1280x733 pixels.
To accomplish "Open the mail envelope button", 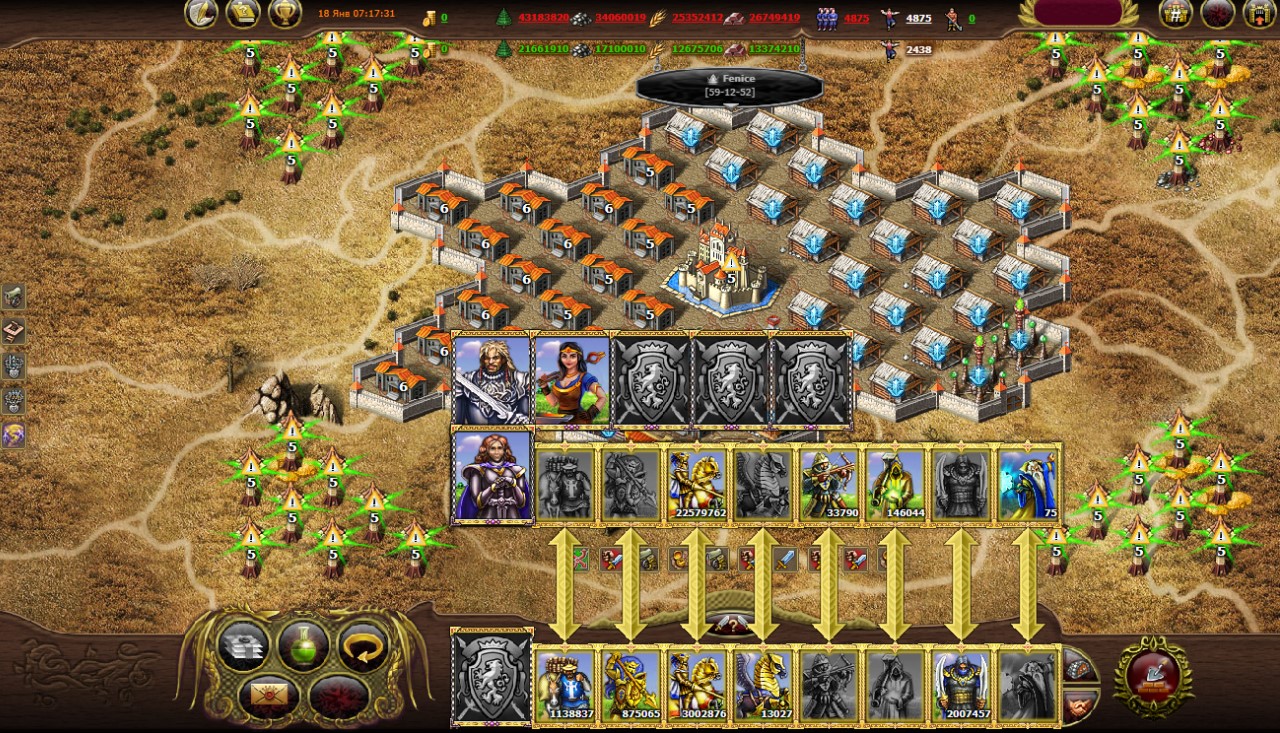I will [266, 694].
